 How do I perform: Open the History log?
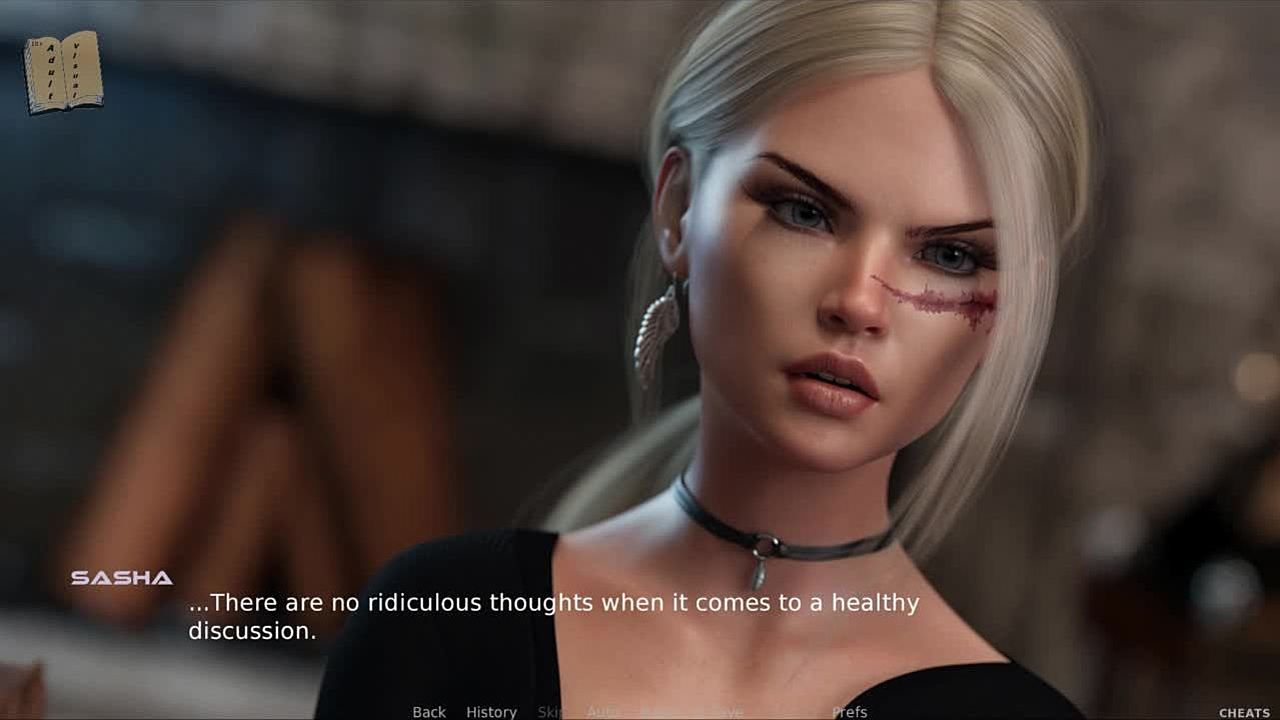[x=491, y=712]
